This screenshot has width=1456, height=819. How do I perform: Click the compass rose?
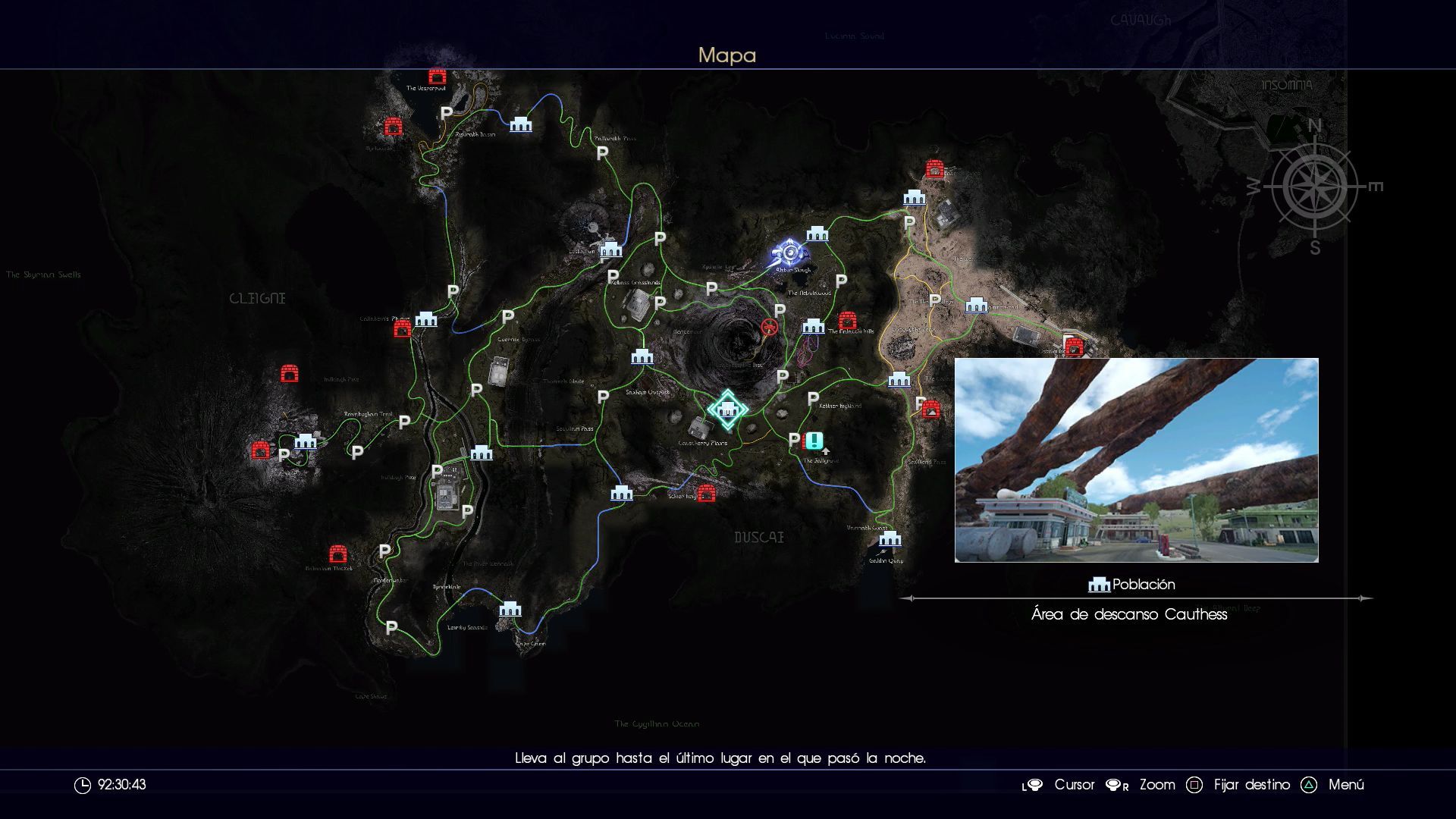pyautogui.click(x=1314, y=187)
